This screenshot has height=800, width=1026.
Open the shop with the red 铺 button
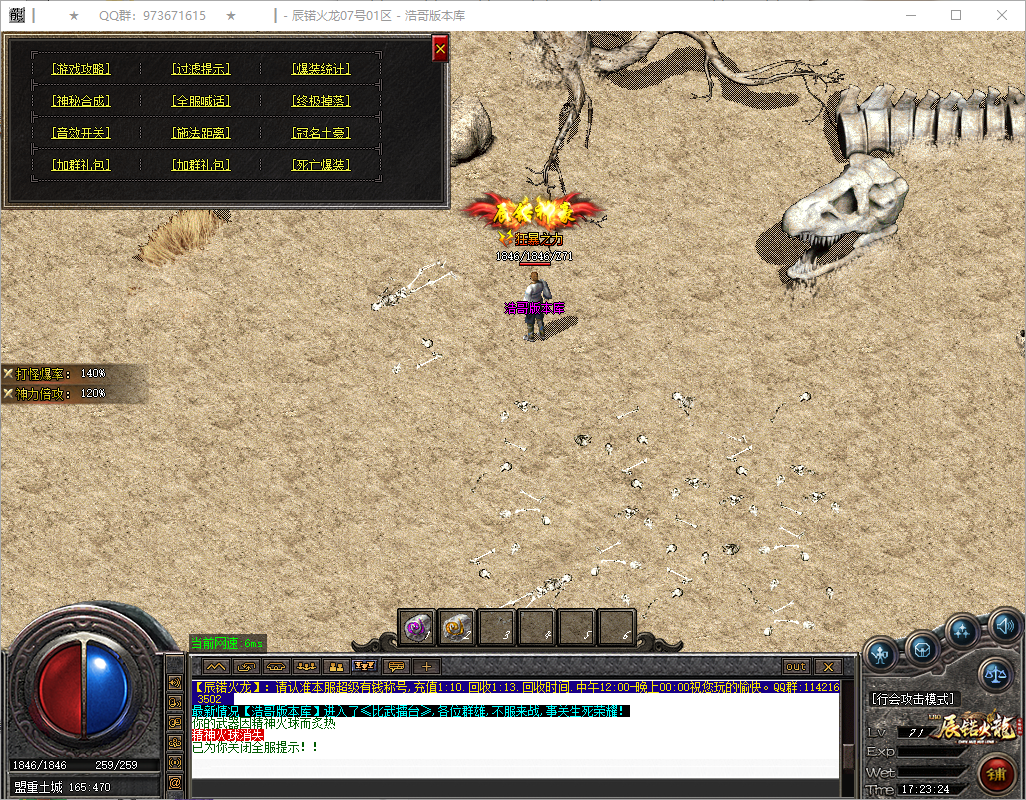(x=996, y=773)
